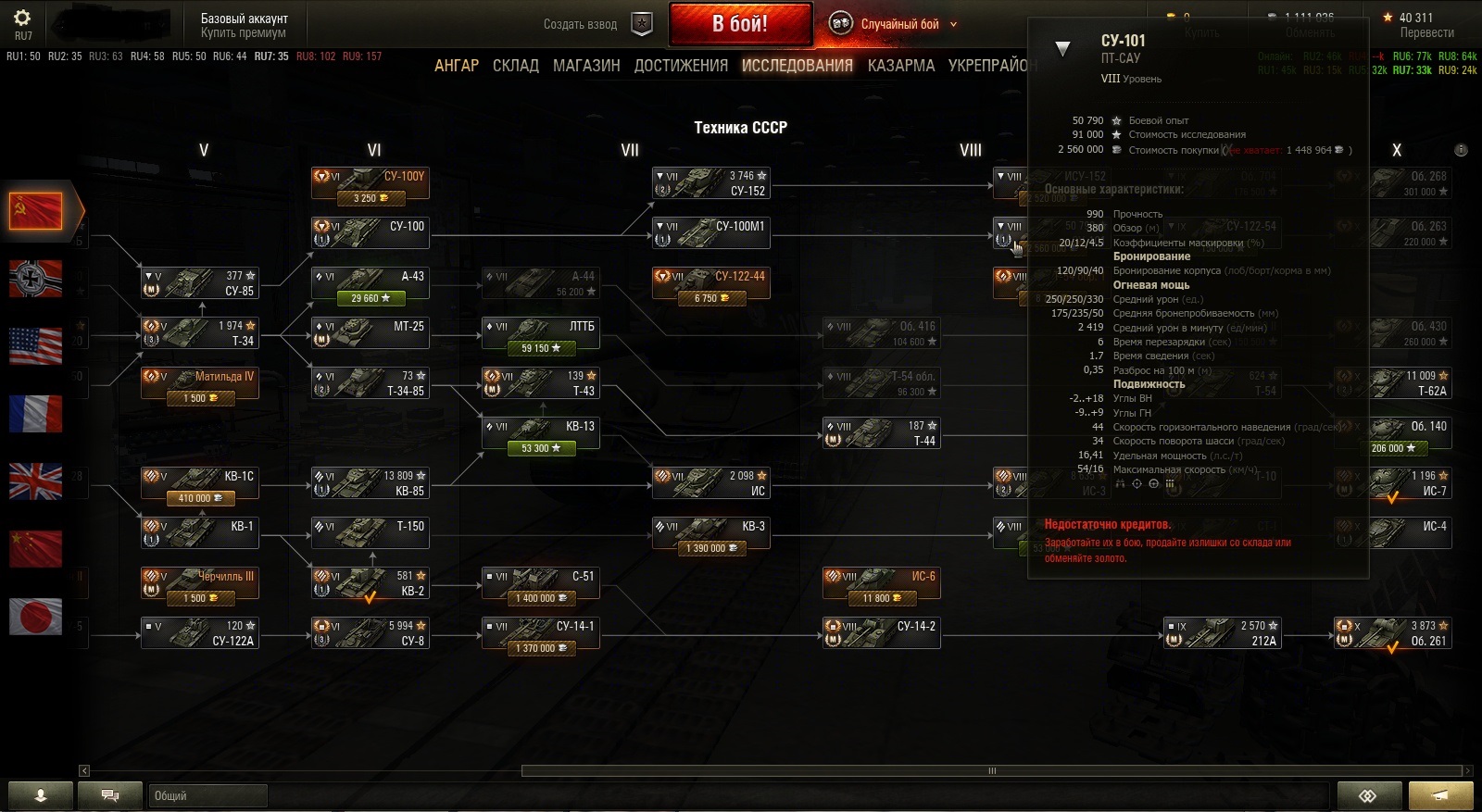The height and width of the screenshot is (812, 1482).
Task: Open the СУ-152 tank node
Action: tap(710, 183)
